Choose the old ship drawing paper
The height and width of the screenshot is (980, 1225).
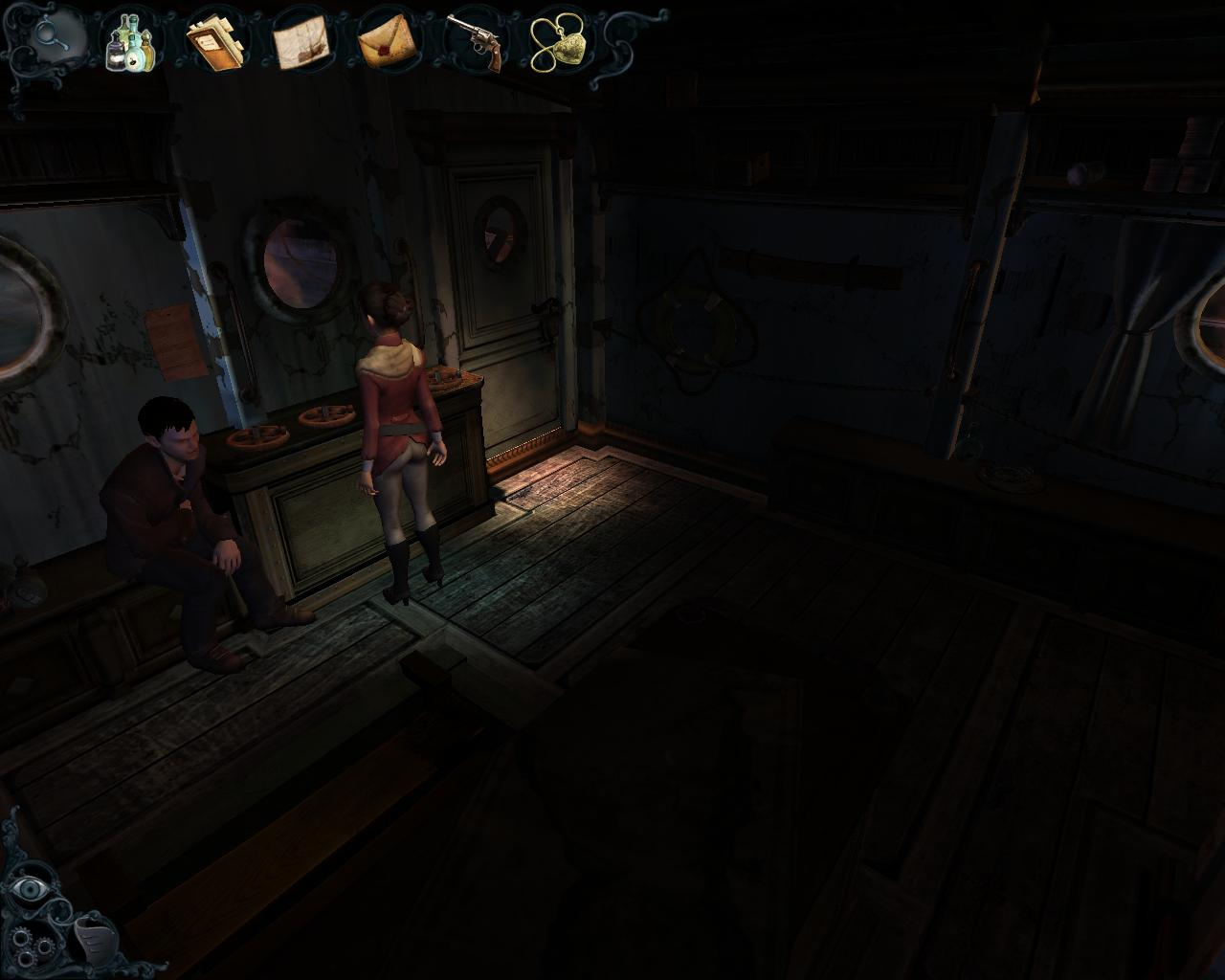[x=302, y=43]
